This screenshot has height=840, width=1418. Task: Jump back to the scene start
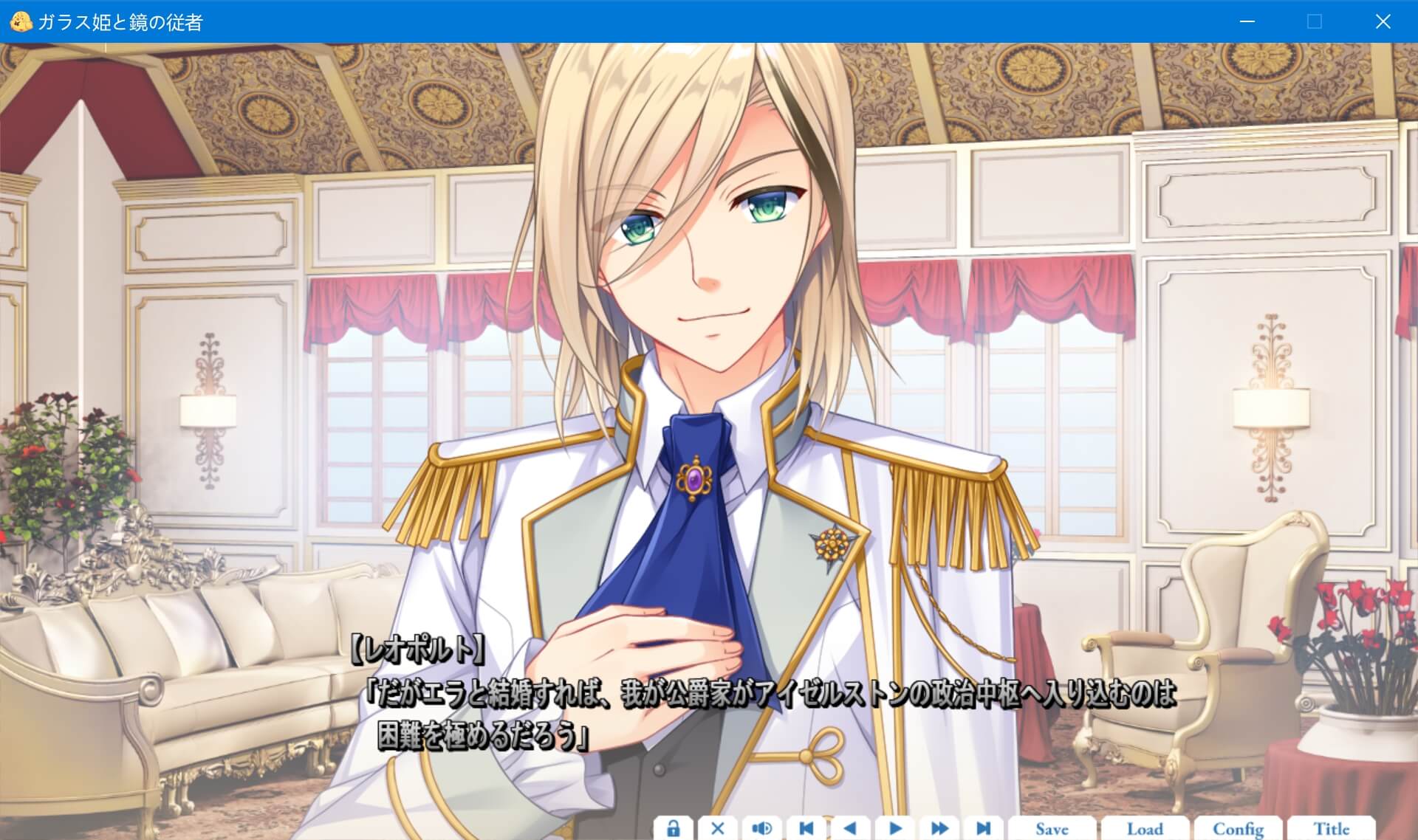(x=806, y=828)
